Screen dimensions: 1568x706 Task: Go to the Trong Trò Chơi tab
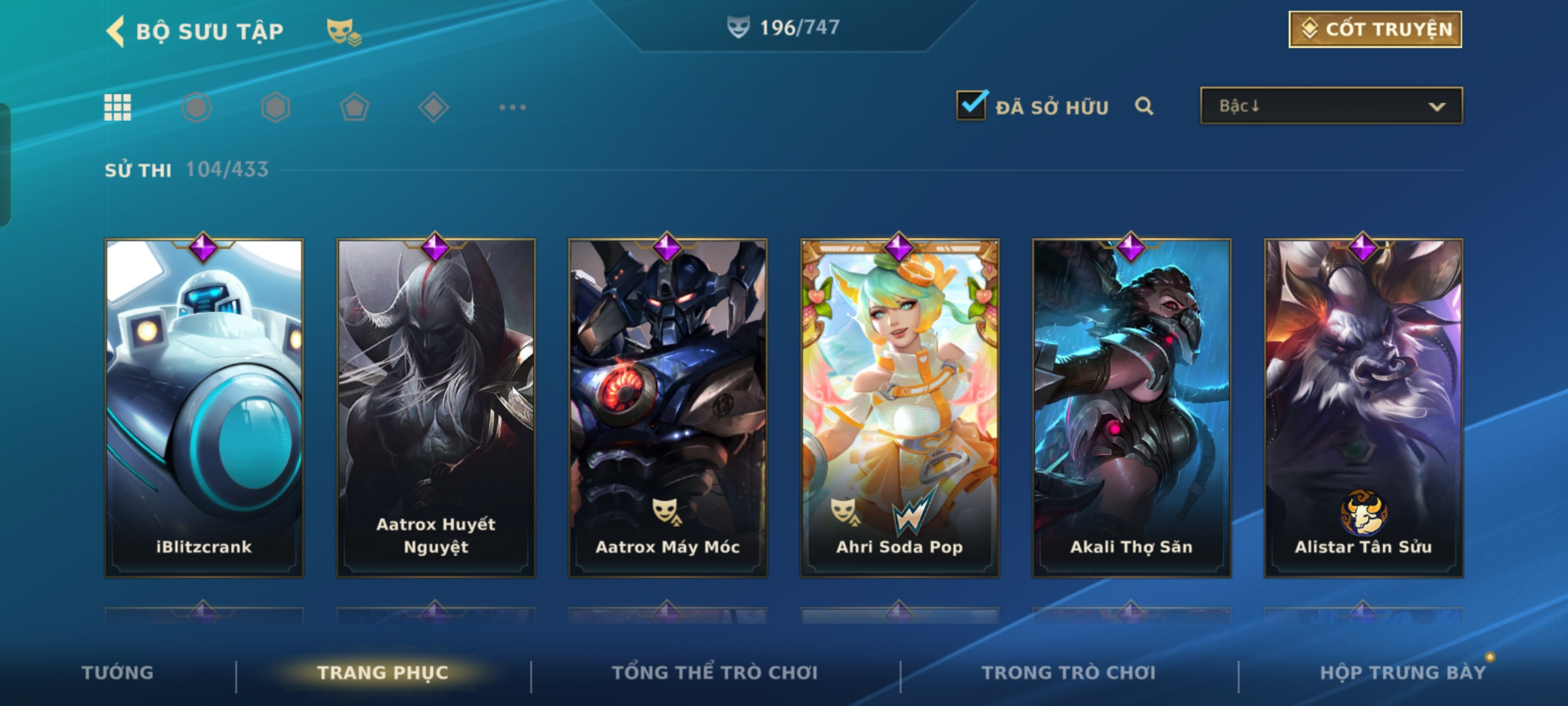point(1069,673)
